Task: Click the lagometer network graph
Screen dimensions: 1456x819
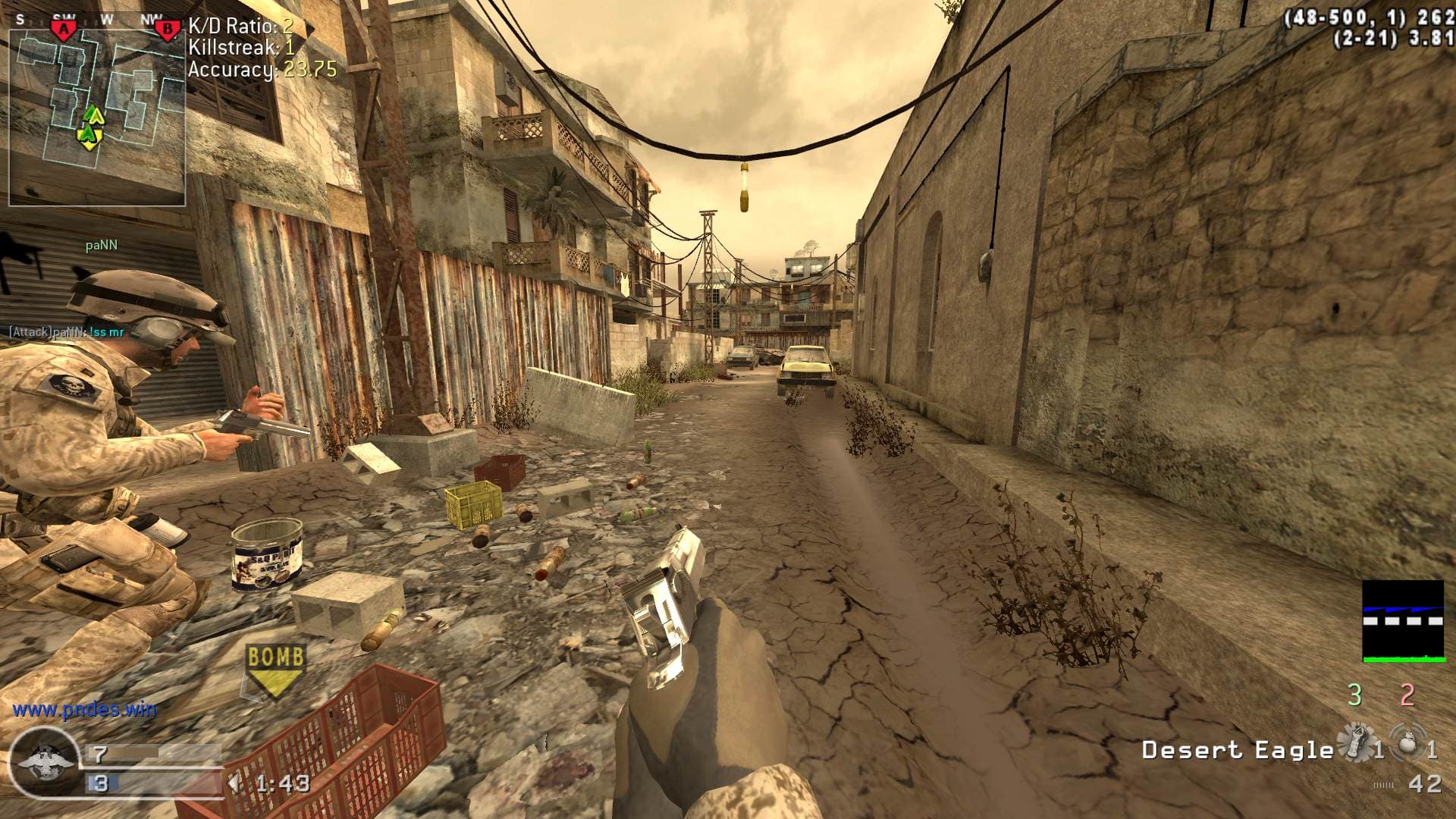Action: tap(1402, 622)
